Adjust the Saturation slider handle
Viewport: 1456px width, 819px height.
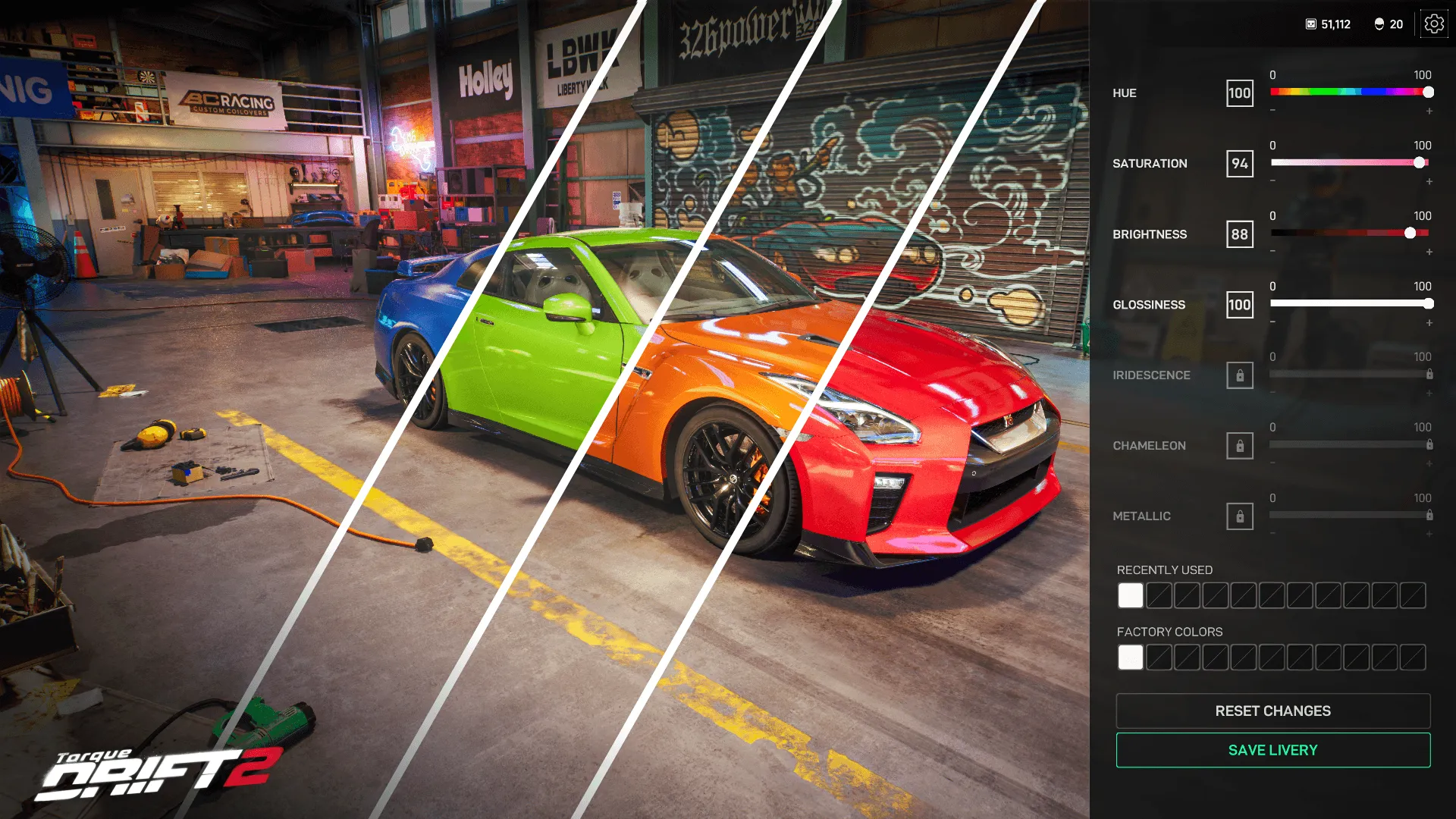pyautogui.click(x=1420, y=163)
